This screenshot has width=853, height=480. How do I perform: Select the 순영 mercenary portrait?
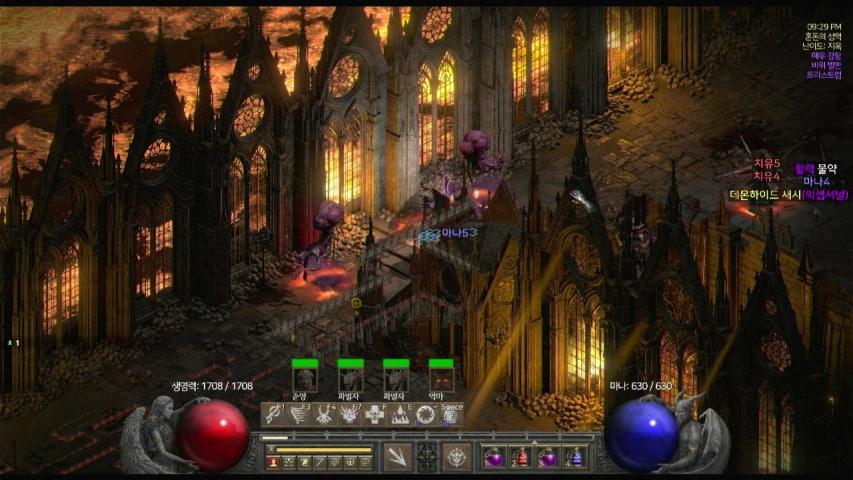(x=305, y=379)
